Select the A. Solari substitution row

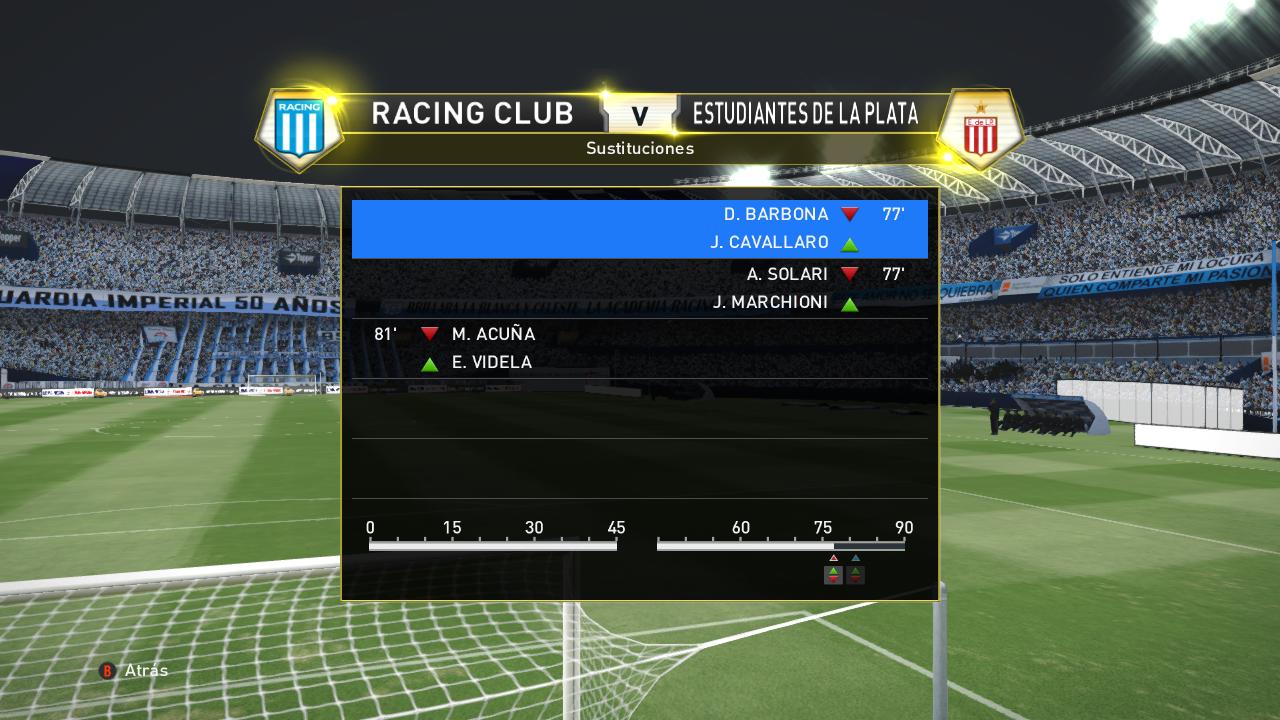(x=640, y=288)
